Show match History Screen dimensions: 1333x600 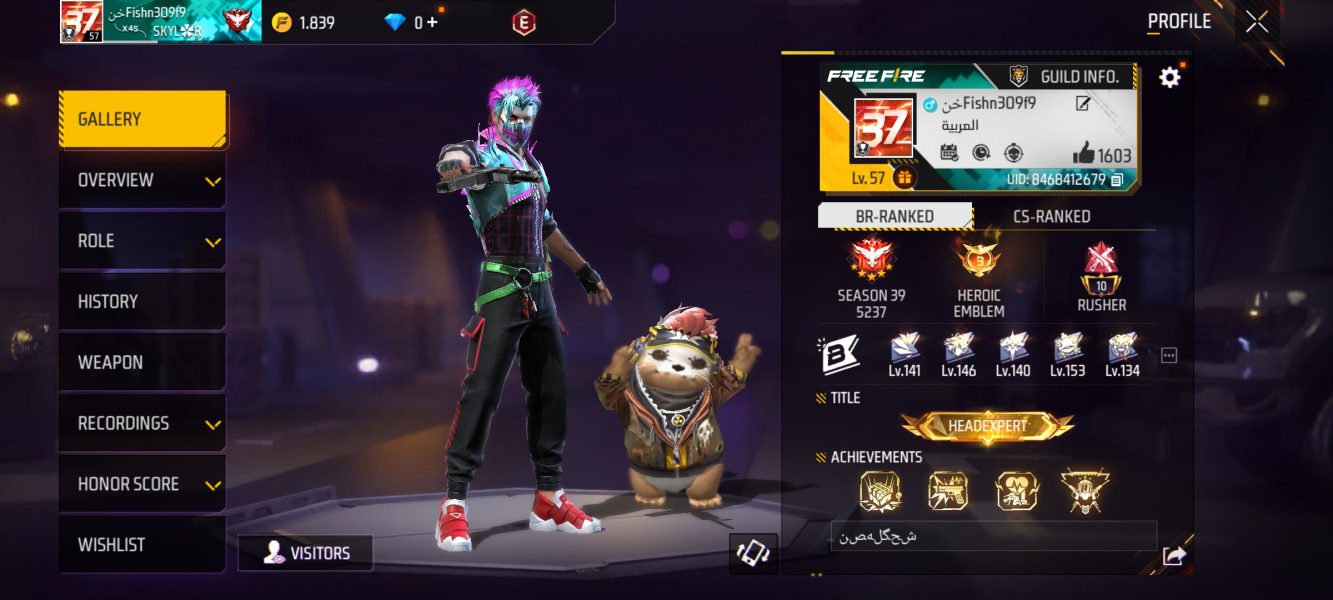click(x=142, y=301)
